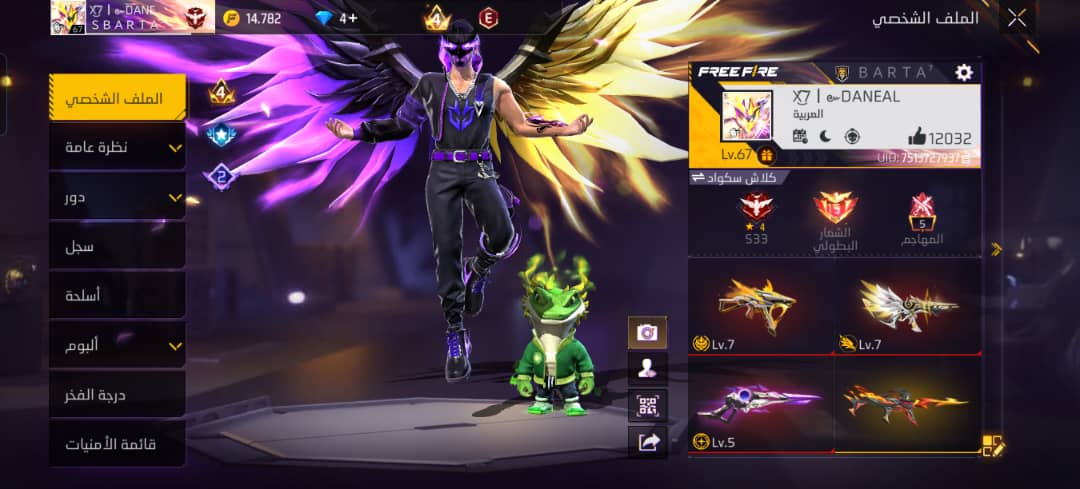Open the درجة الفخر tab
The image size is (1080, 489).
pyautogui.click(x=118, y=394)
